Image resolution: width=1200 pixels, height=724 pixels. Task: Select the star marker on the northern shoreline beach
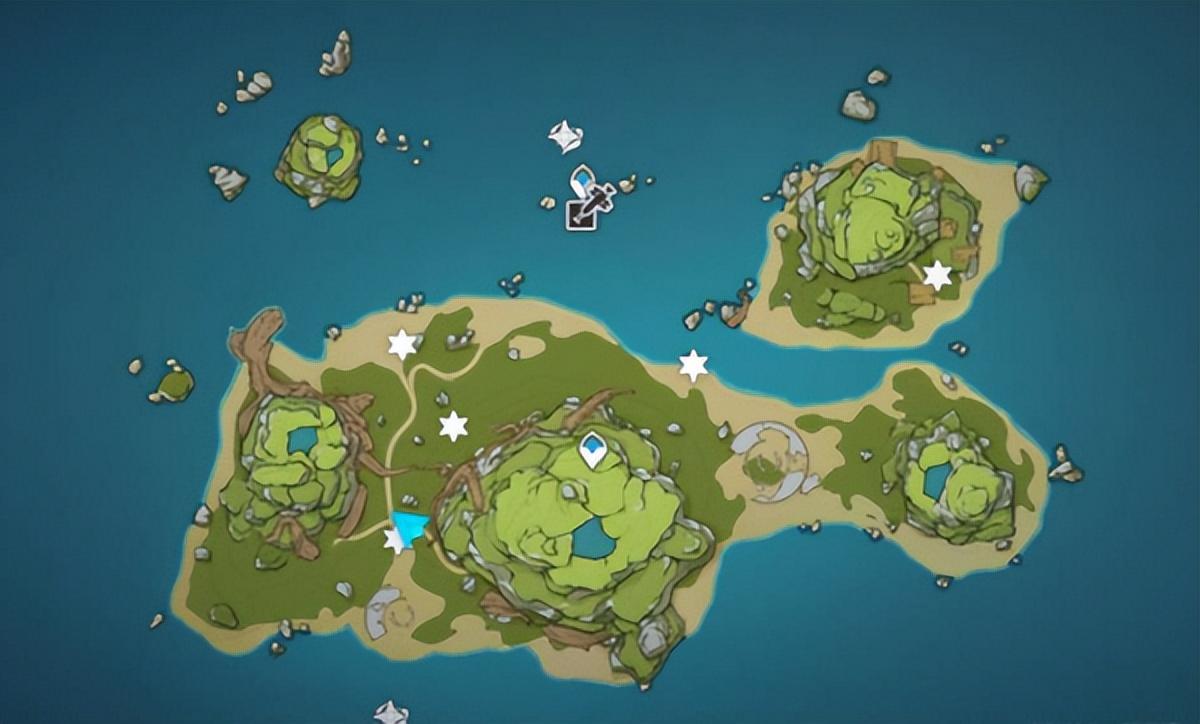pyautogui.click(x=693, y=365)
